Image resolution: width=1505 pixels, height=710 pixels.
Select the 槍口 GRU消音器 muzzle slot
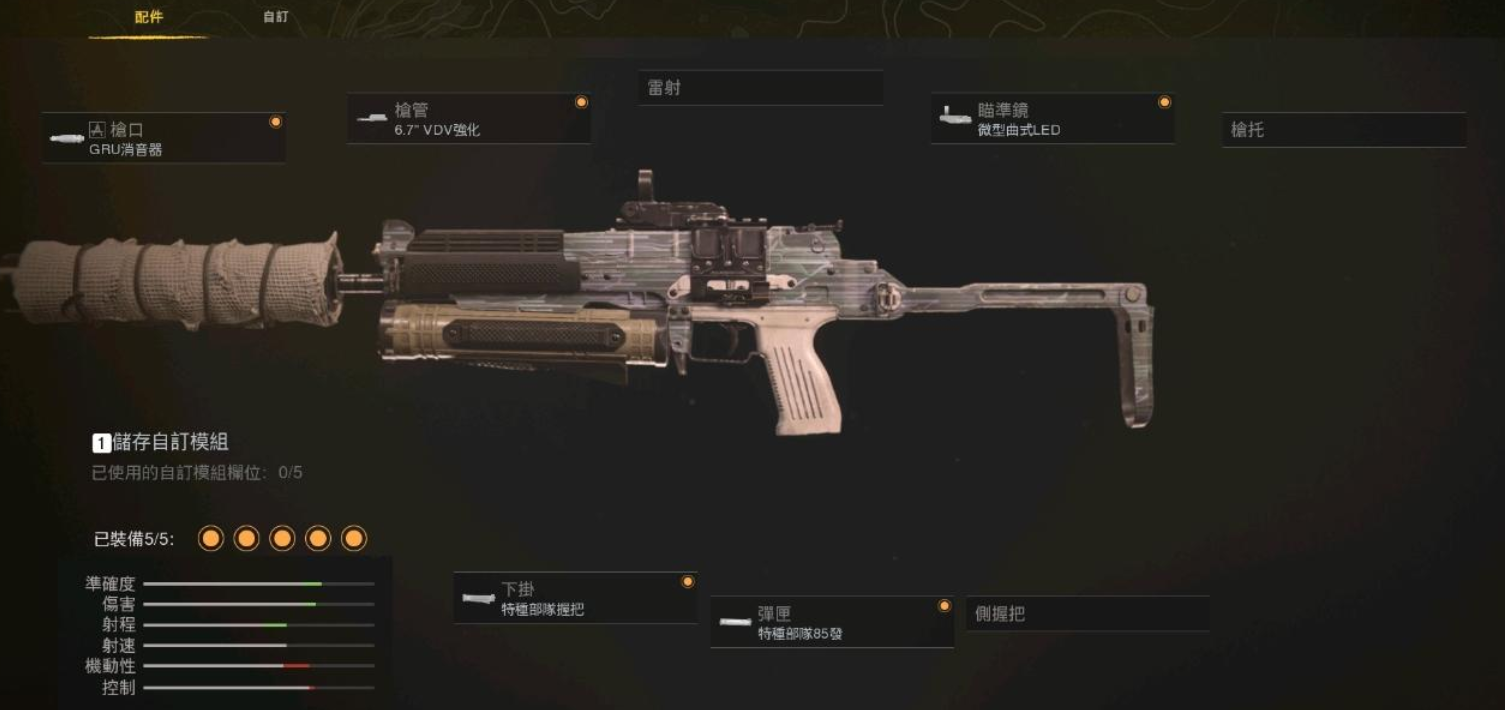tap(164, 138)
